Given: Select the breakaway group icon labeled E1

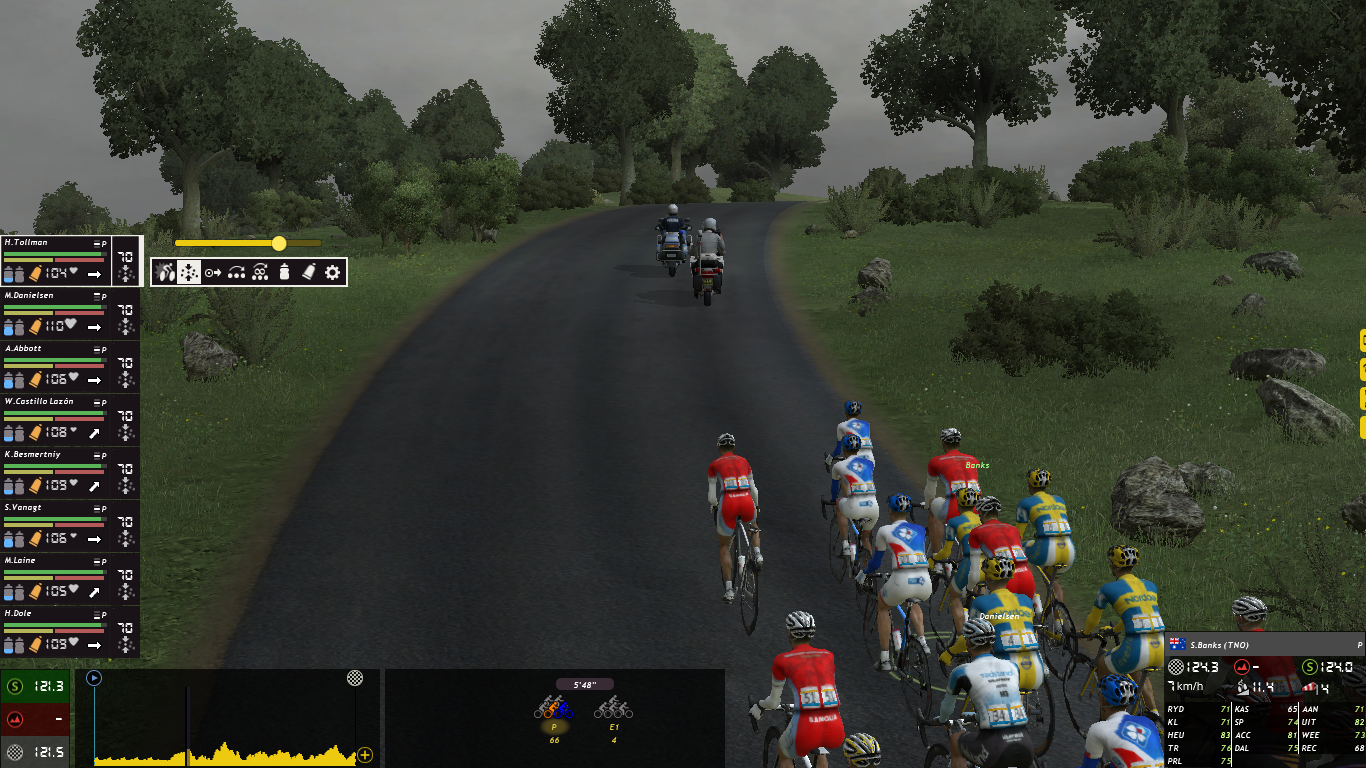Looking at the screenshot, I should click(614, 710).
